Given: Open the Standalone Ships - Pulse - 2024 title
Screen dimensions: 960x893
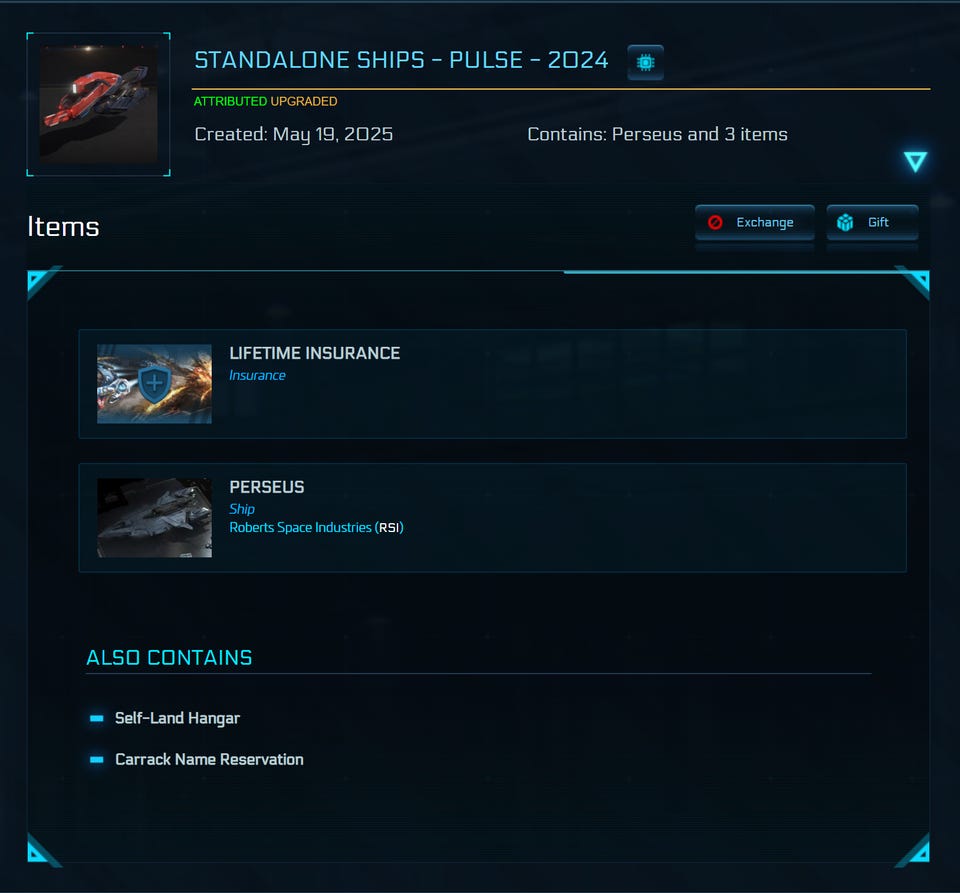Looking at the screenshot, I should click(401, 60).
